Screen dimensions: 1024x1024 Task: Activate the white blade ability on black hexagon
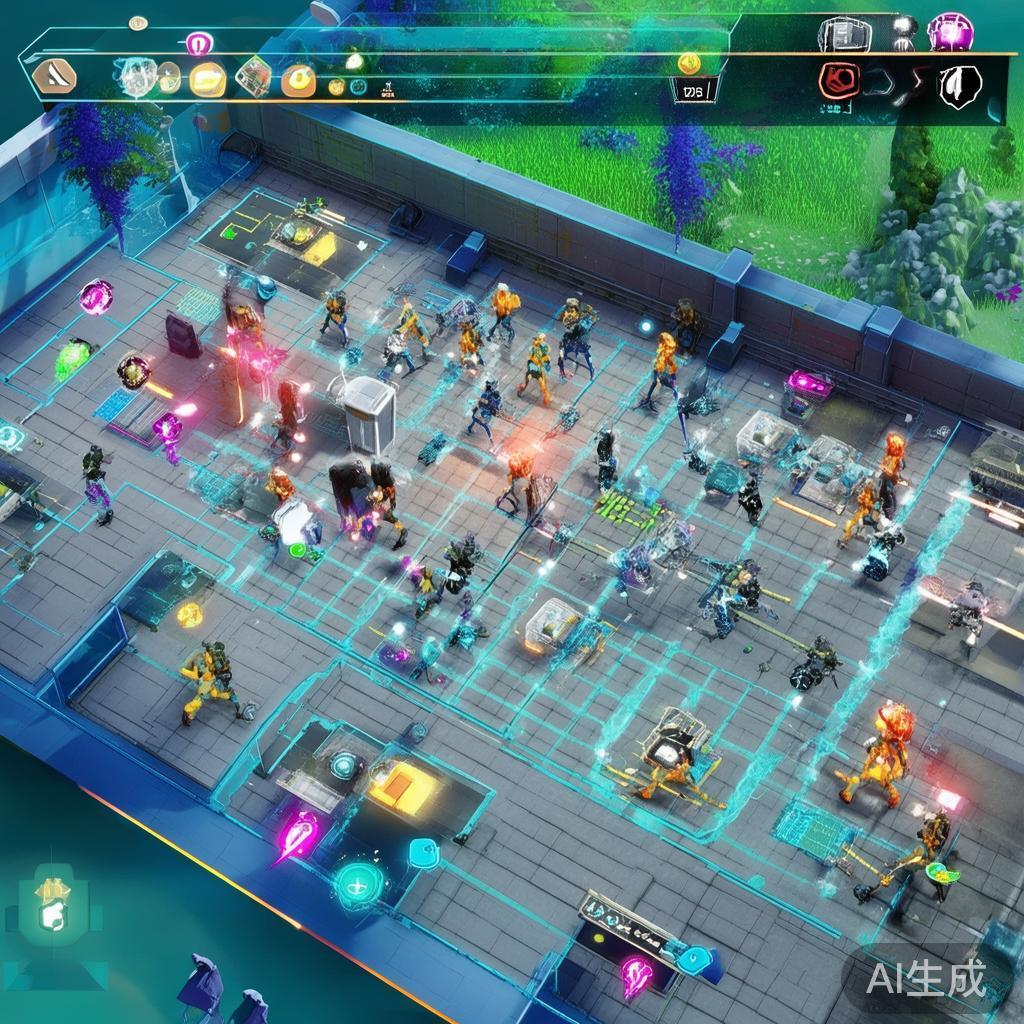(958, 85)
